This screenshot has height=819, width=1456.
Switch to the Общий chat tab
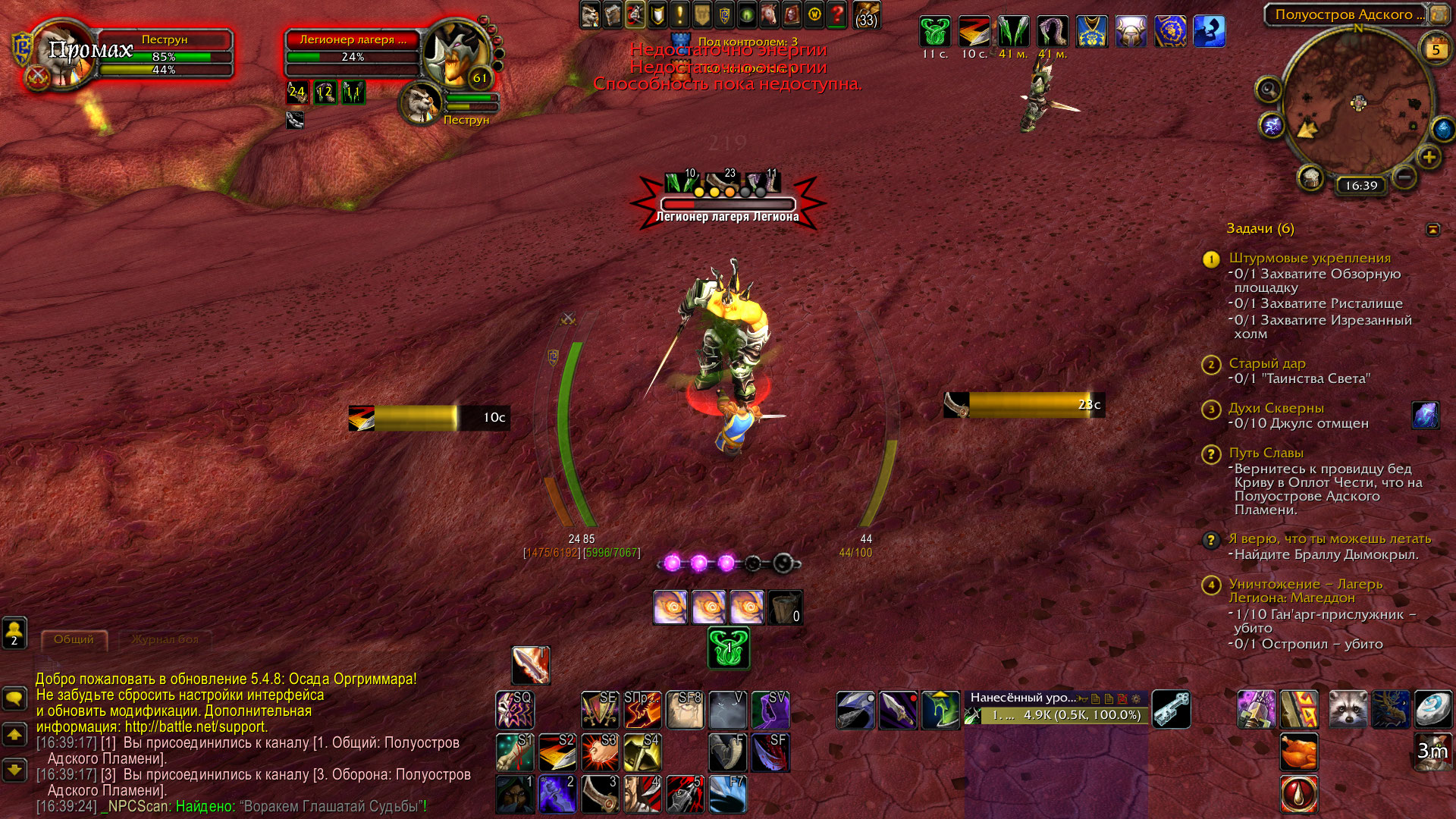(74, 640)
